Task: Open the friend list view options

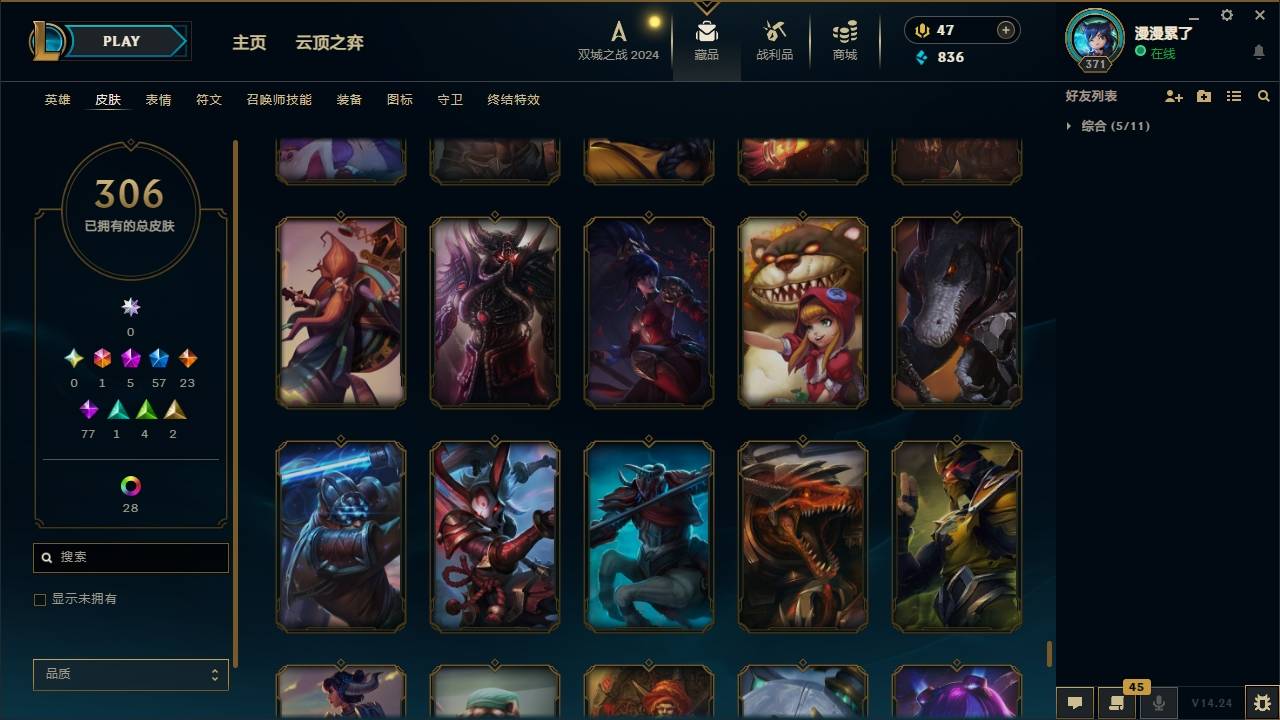Action: coord(1234,96)
